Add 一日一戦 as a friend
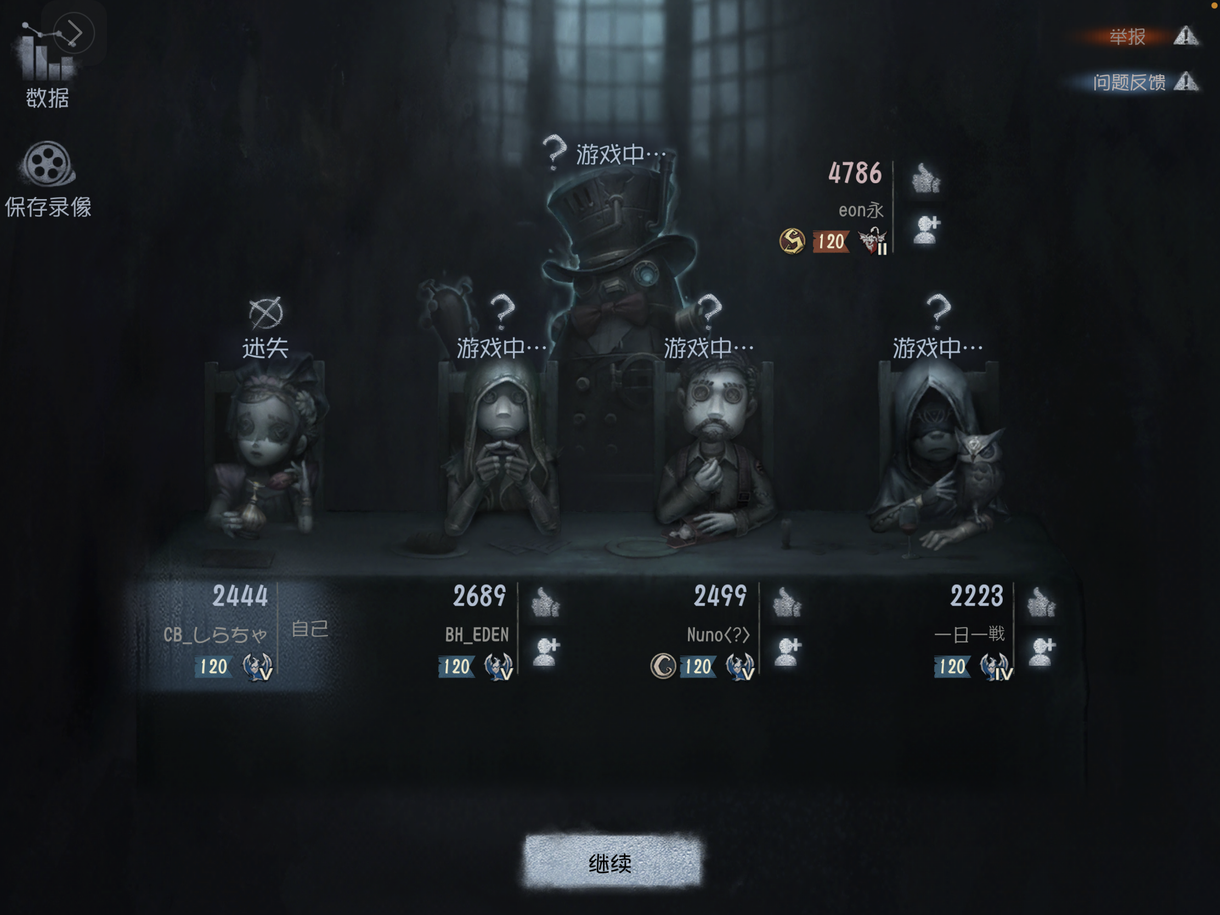The width and height of the screenshot is (1220, 915). (x=1041, y=651)
